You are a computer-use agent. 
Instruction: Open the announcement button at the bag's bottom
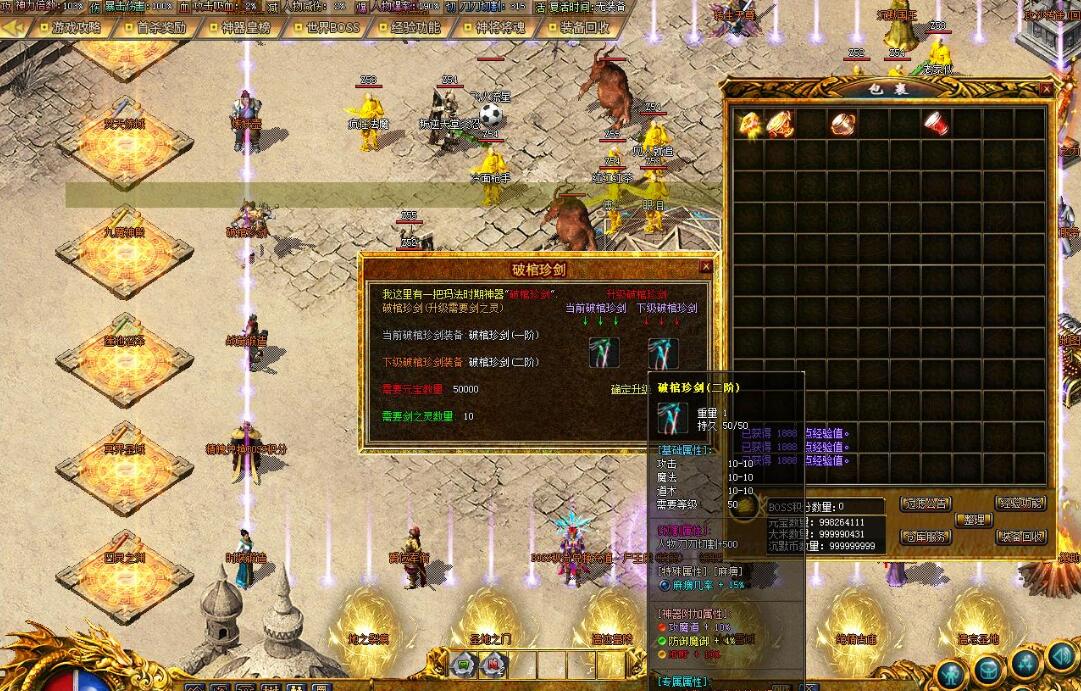926,504
